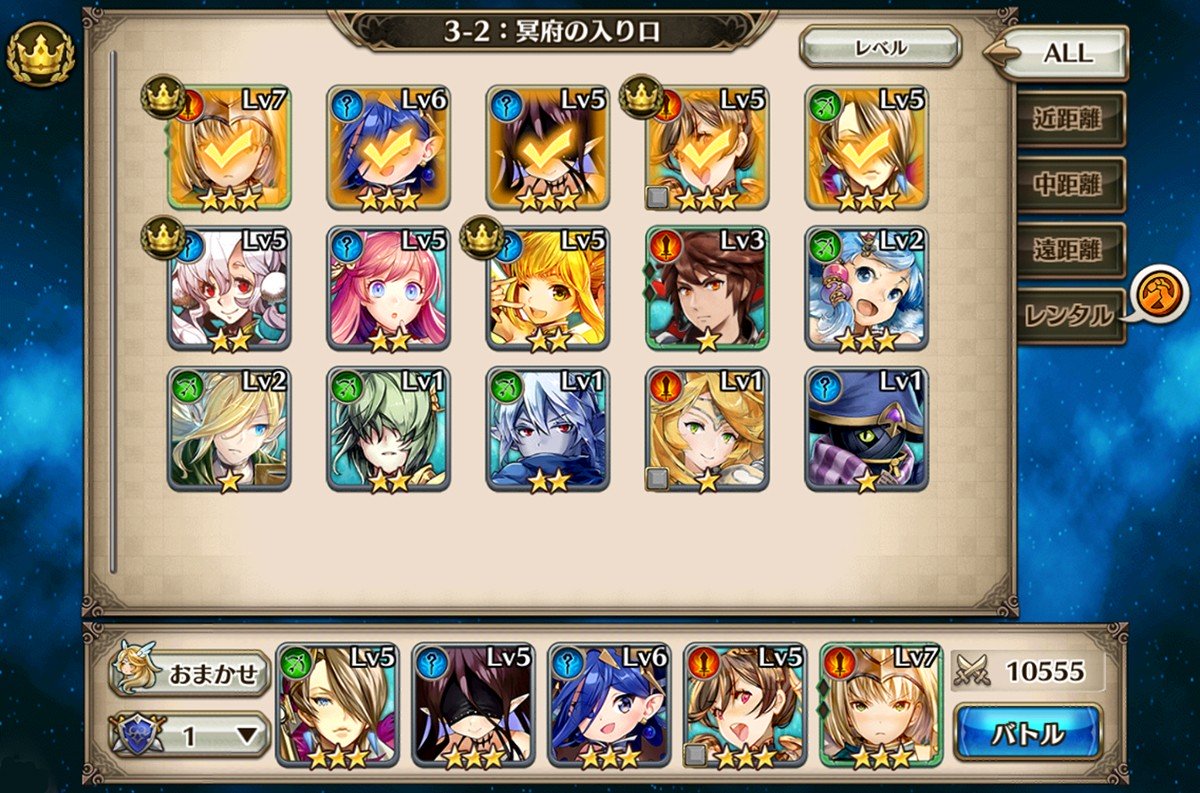
Task: Open the レンタル rental tab
Action: [1069, 316]
